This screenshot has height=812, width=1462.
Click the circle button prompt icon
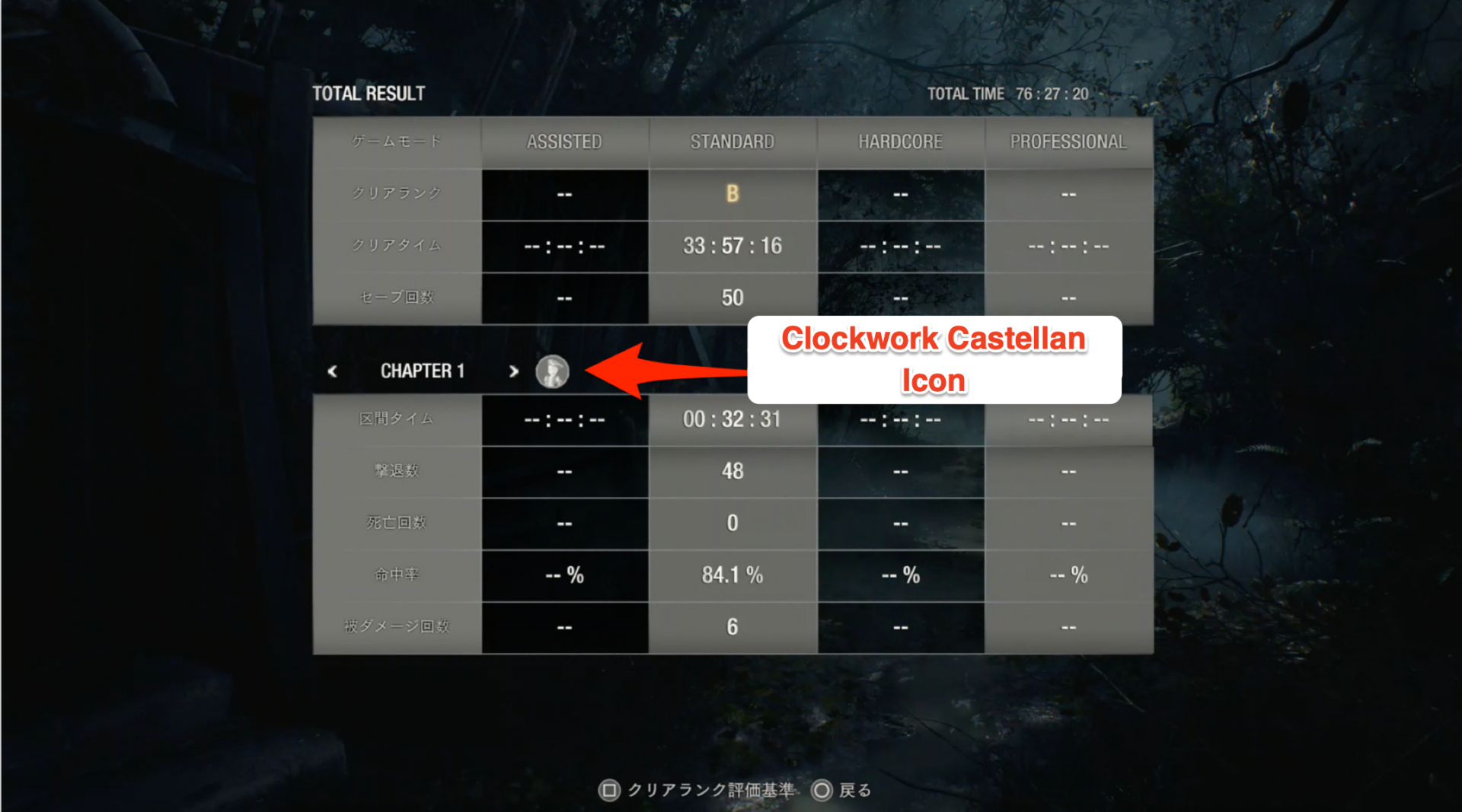pos(822,791)
